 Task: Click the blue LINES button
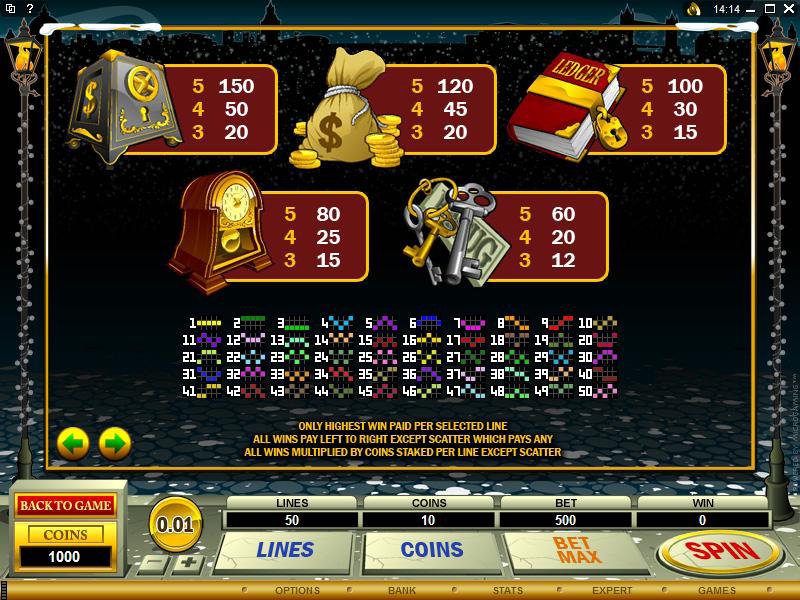pos(285,550)
